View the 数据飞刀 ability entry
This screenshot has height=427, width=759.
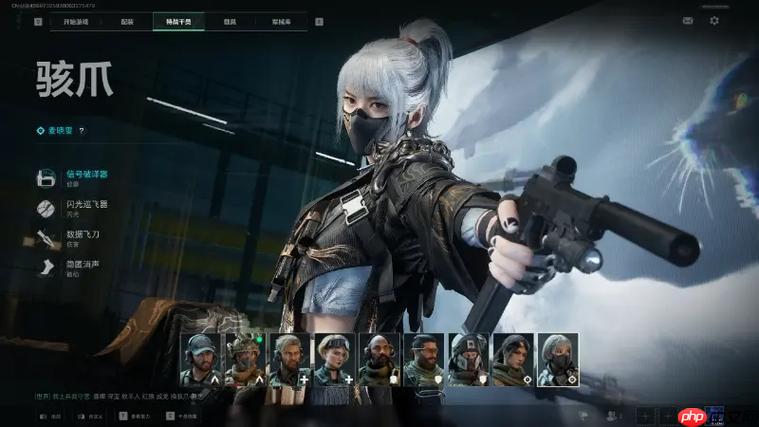coord(82,237)
